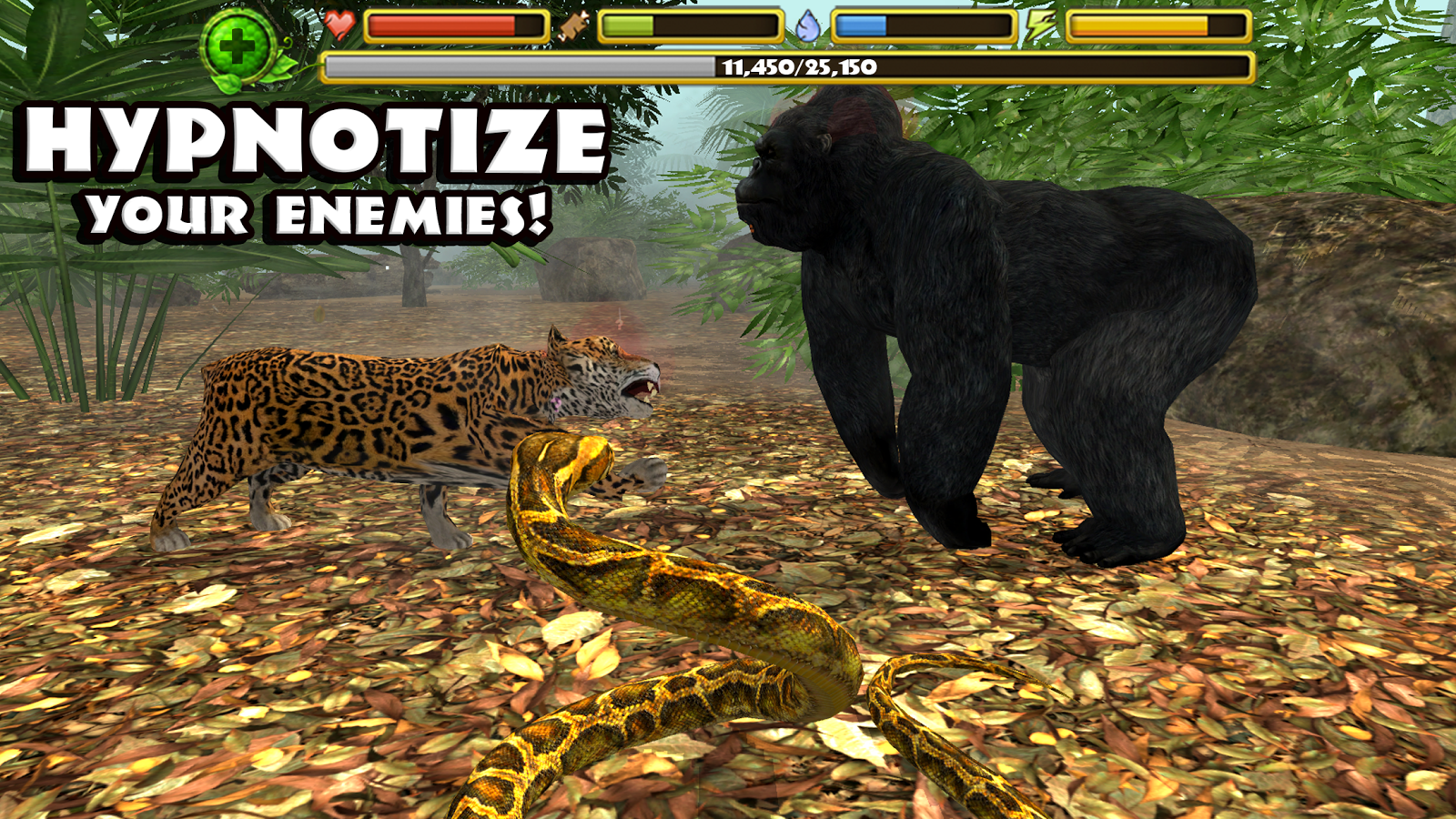The width and height of the screenshot is (1456, 819).
Task: Click the red health bar
Action: coord(437,25)
